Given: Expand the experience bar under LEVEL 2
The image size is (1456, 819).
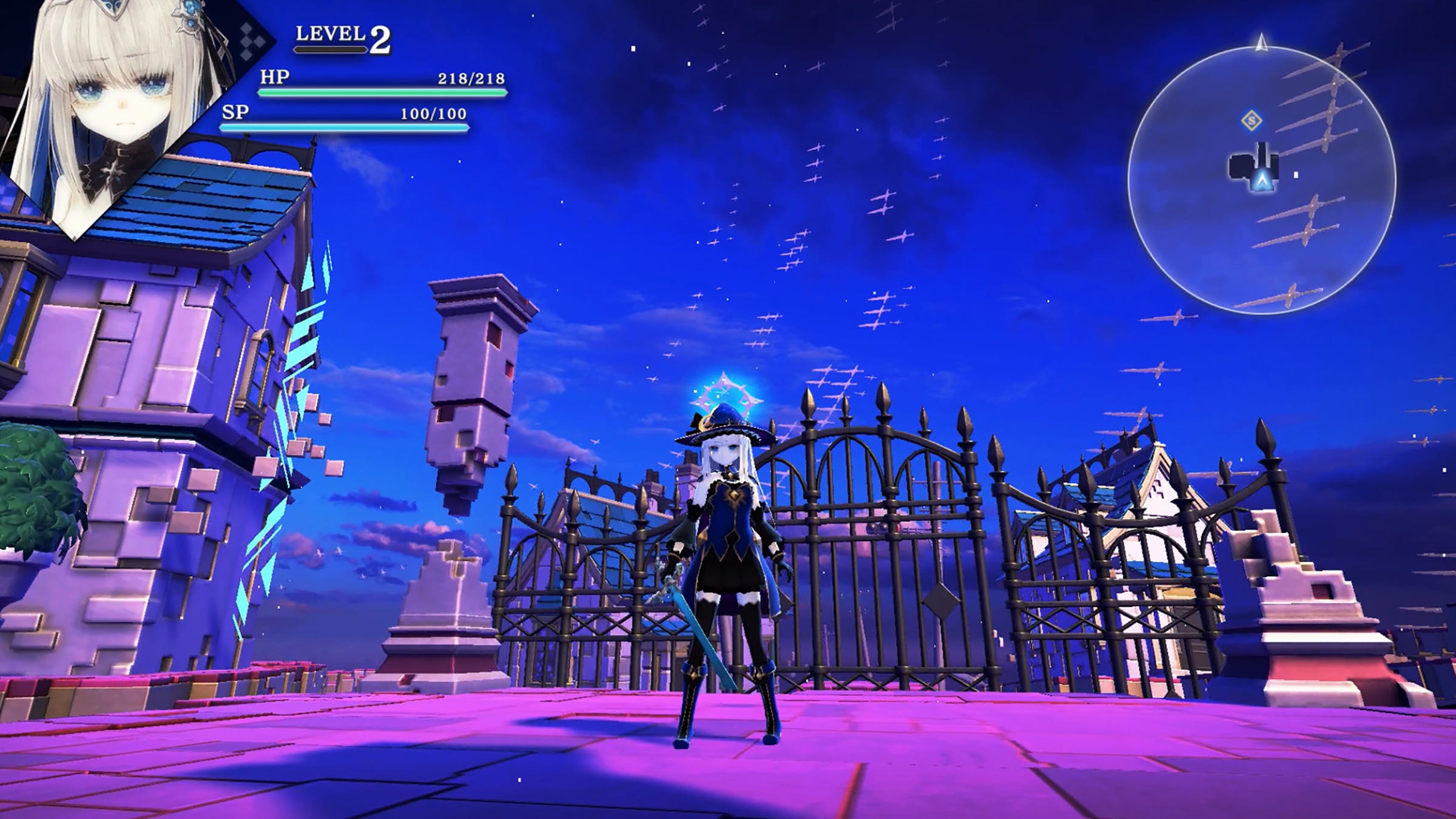Looking at the screenshot, I should click(x=331, y=50).
